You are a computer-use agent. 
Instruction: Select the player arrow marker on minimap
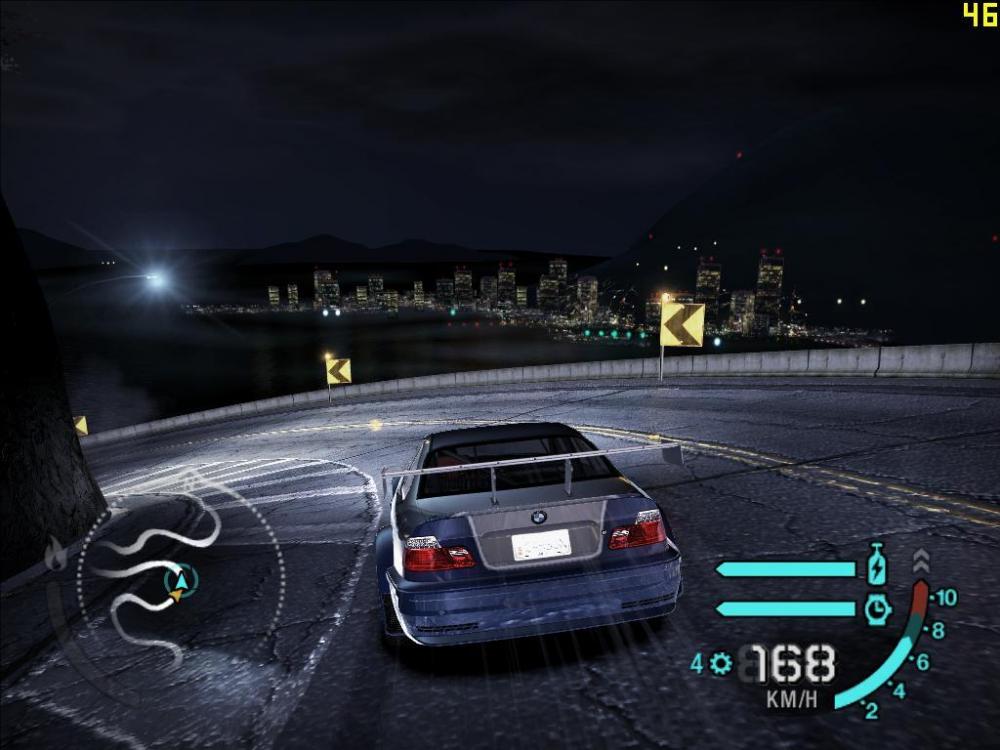[180, 580]
